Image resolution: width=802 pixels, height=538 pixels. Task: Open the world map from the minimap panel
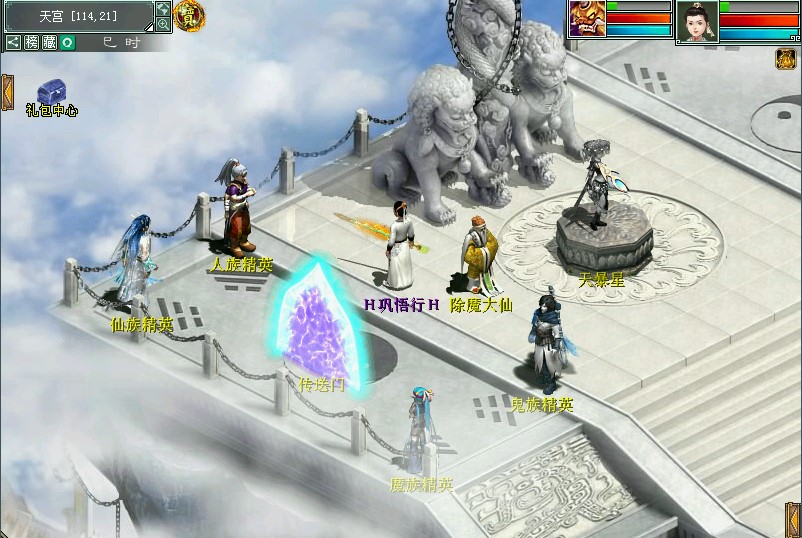click(162, 8)
